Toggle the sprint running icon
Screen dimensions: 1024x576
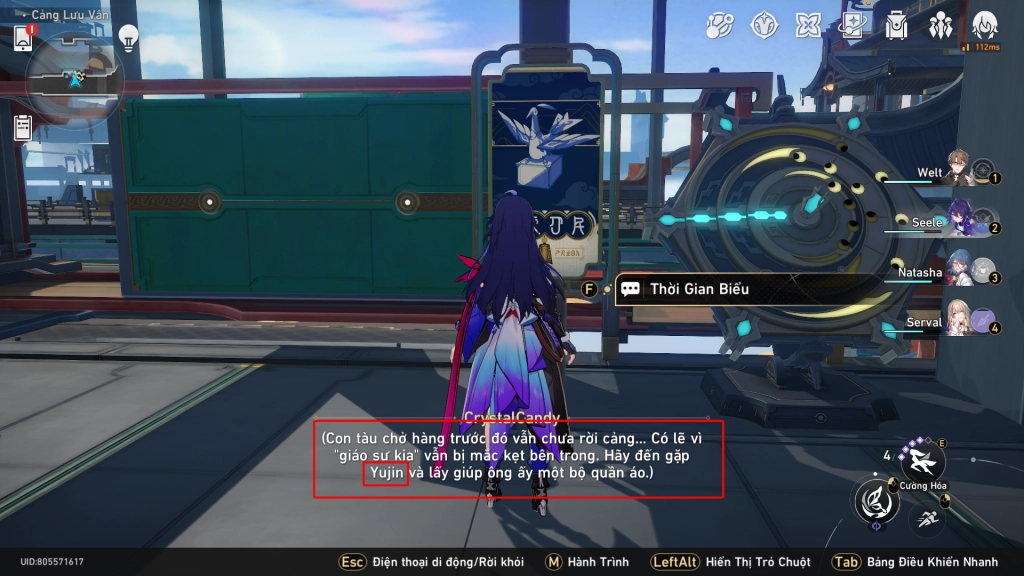click(927, 518)
